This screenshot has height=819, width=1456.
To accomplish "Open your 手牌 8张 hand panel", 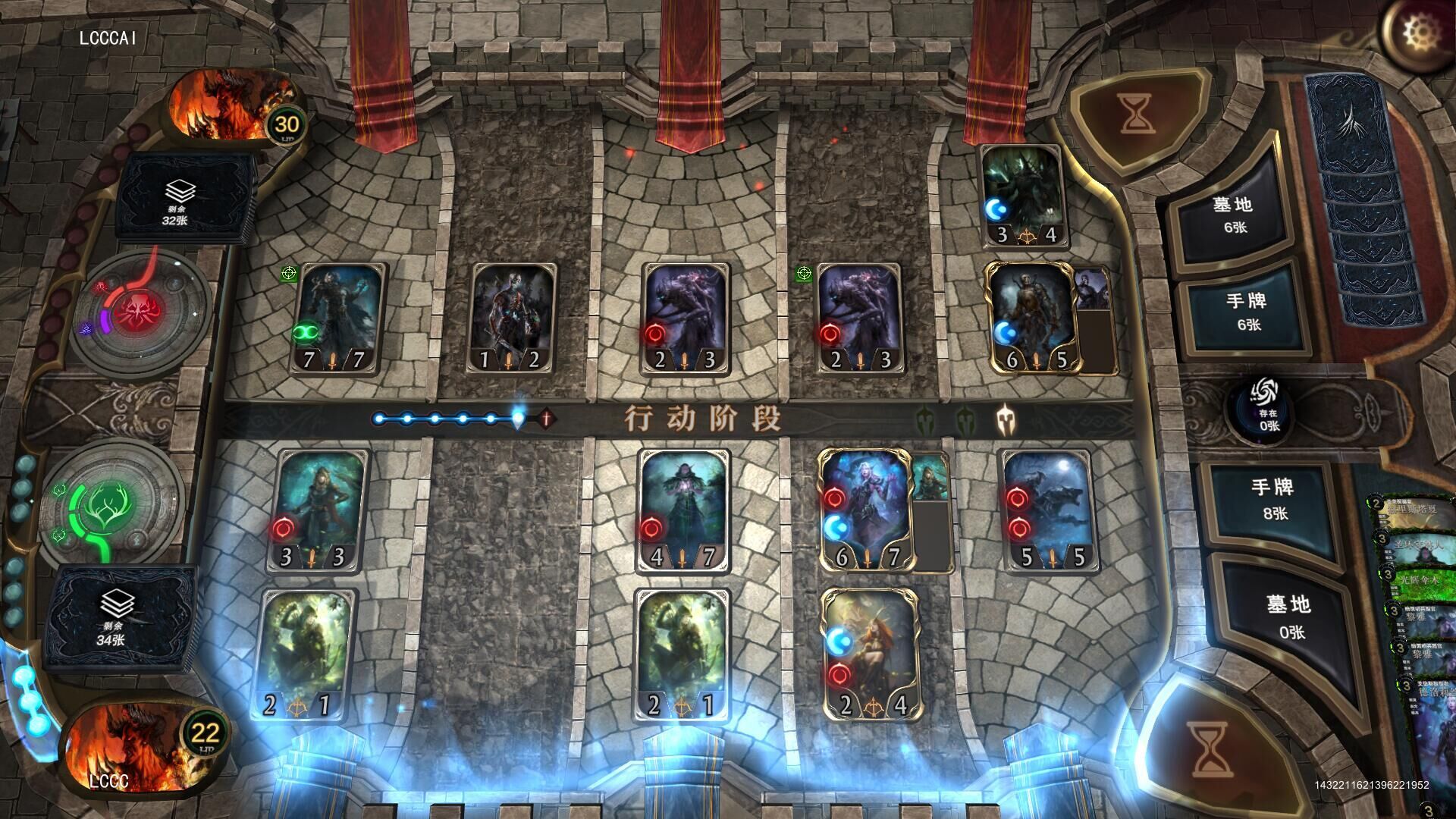I will click(1273, 499).
